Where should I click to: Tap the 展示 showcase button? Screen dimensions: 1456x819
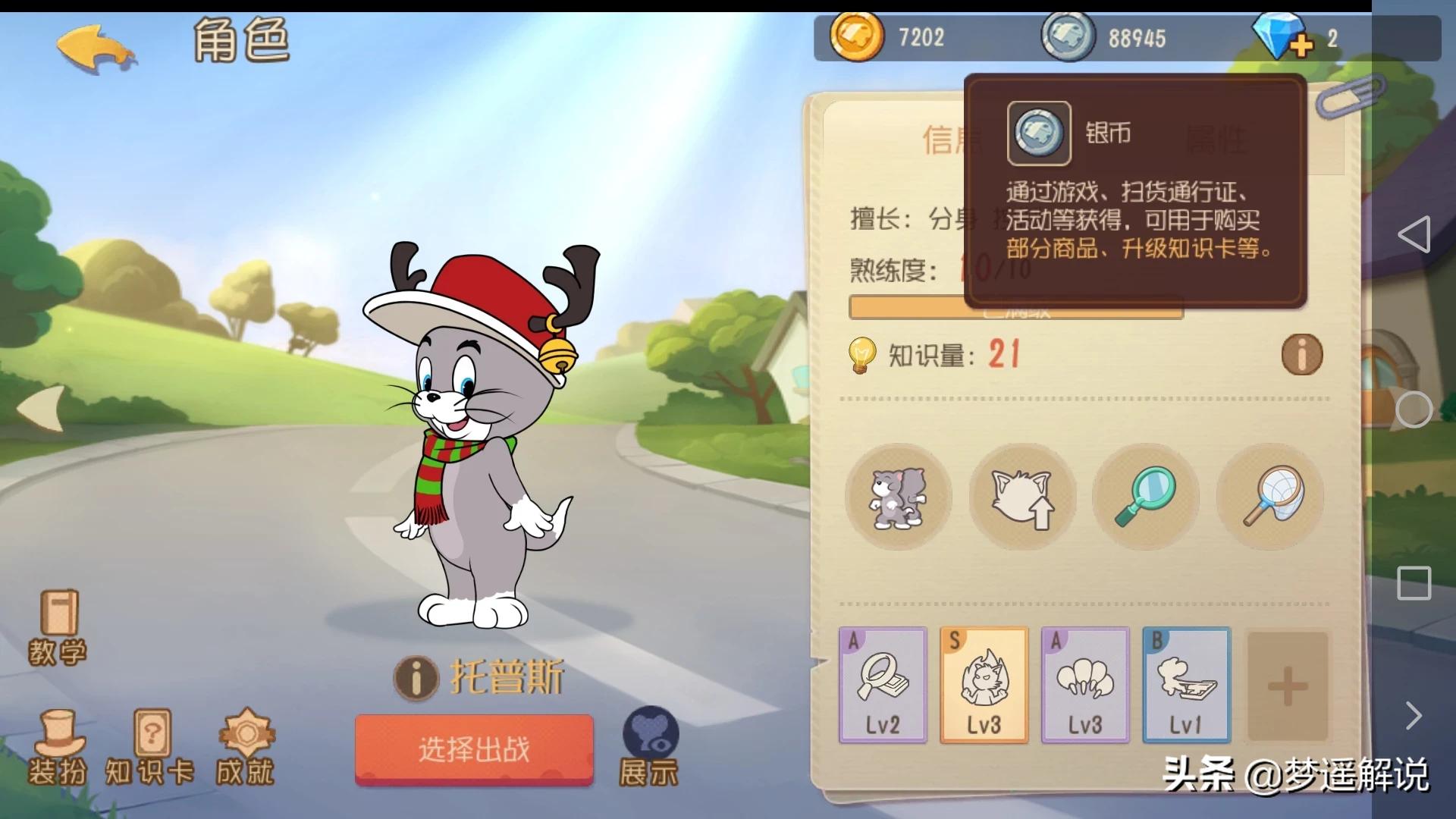click(649, 747)
